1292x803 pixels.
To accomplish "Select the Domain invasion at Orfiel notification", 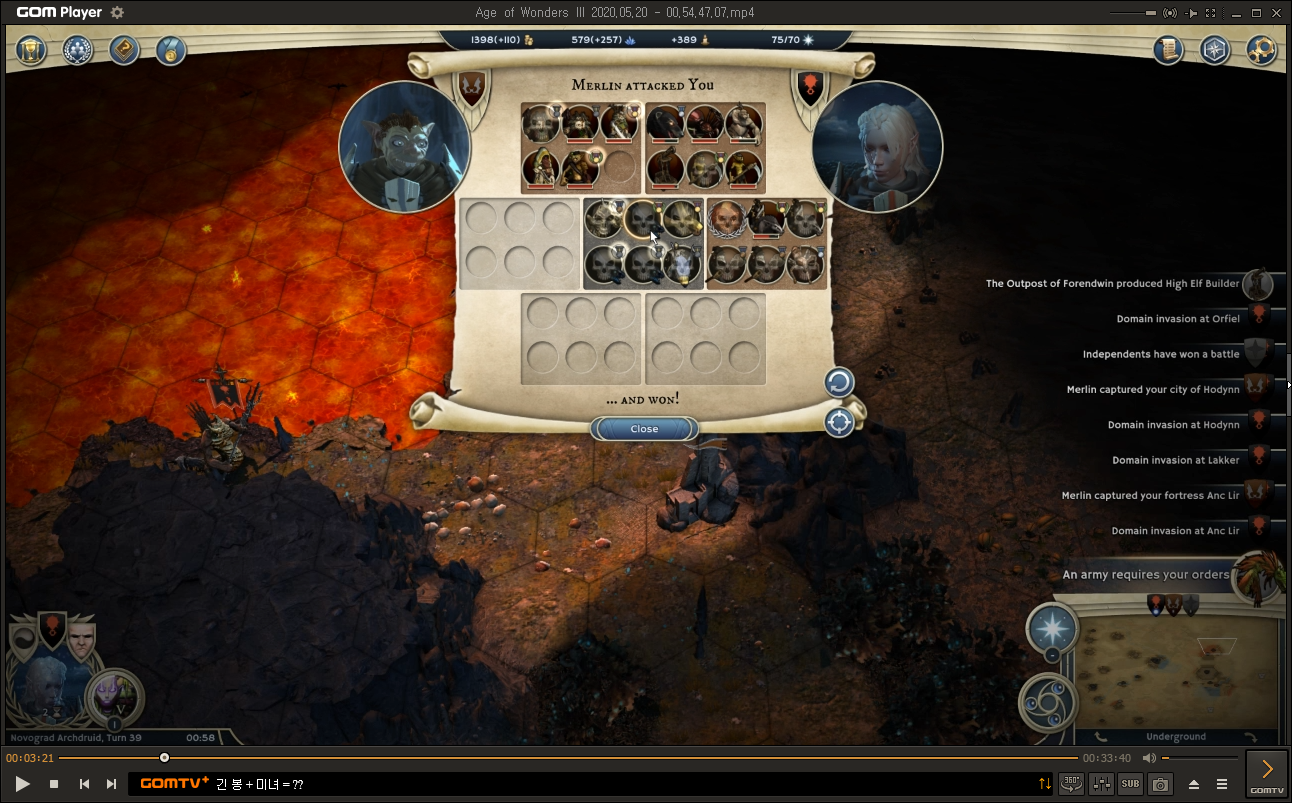I will click(1177, 319).
